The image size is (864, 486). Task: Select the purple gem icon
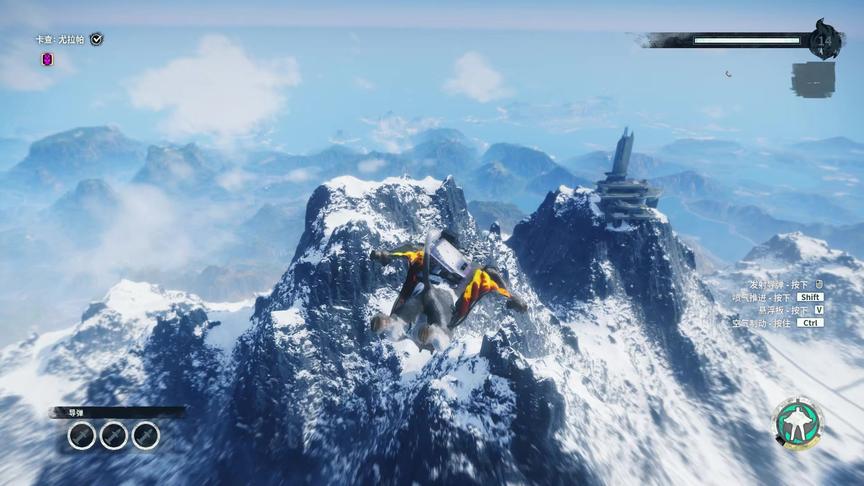pos(47,59)
